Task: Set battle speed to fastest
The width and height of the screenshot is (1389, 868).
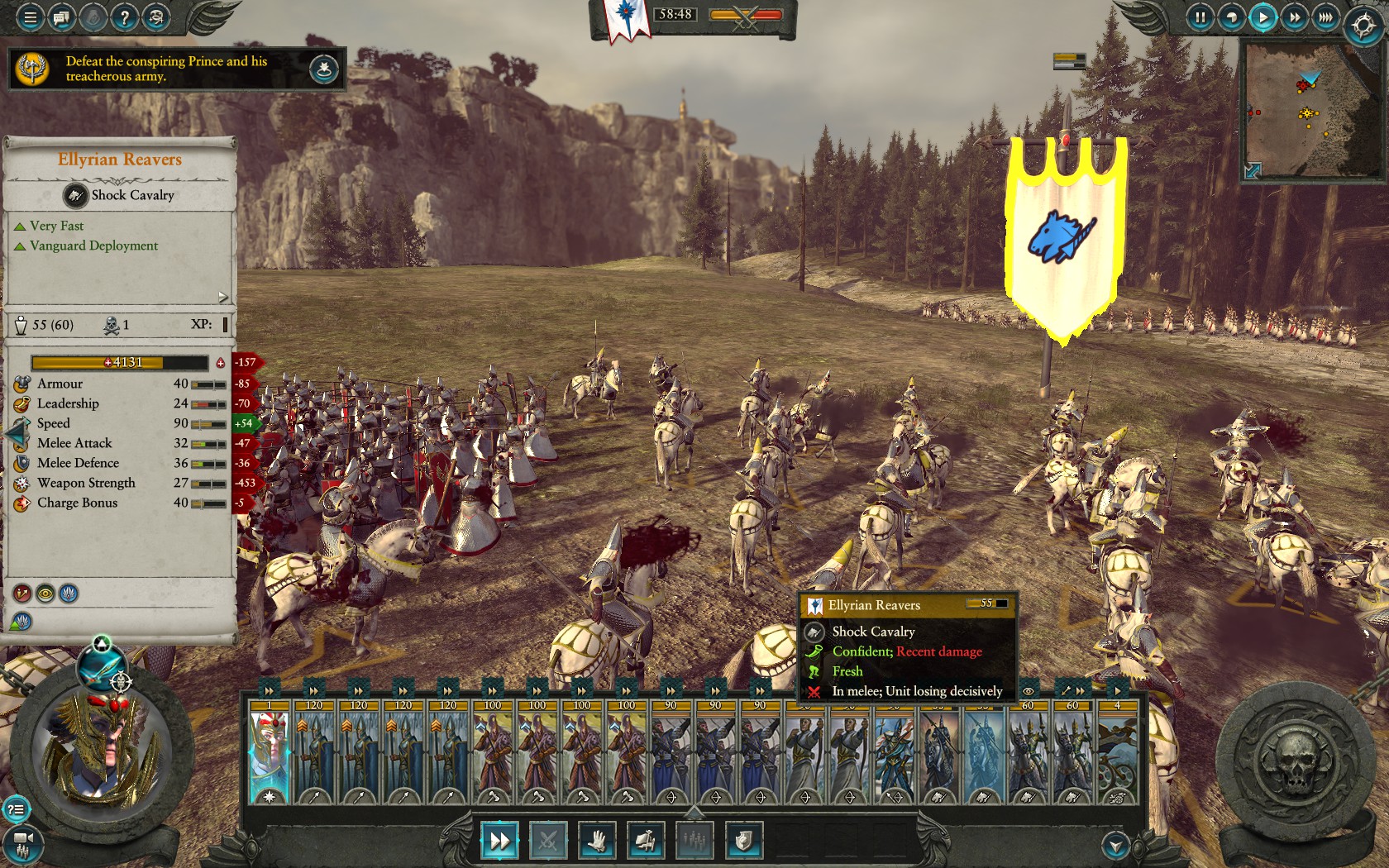Action: tap(1325, 17)
